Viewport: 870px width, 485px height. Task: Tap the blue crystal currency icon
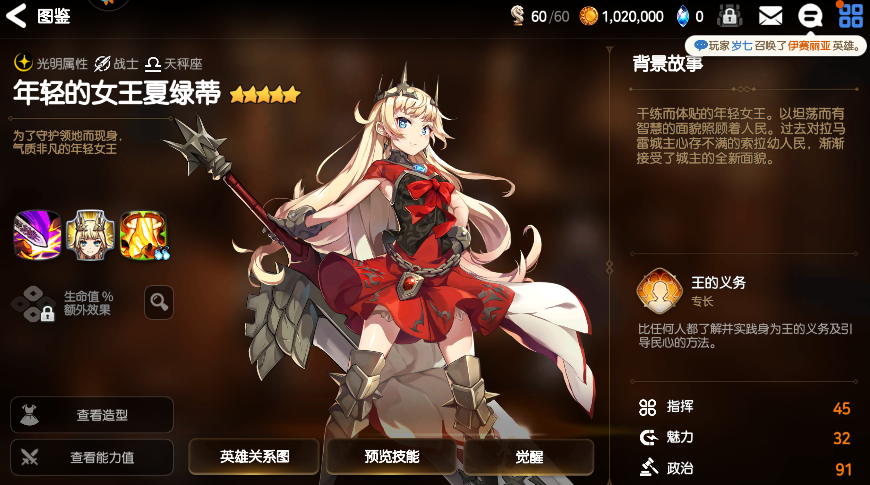[683, 16]
